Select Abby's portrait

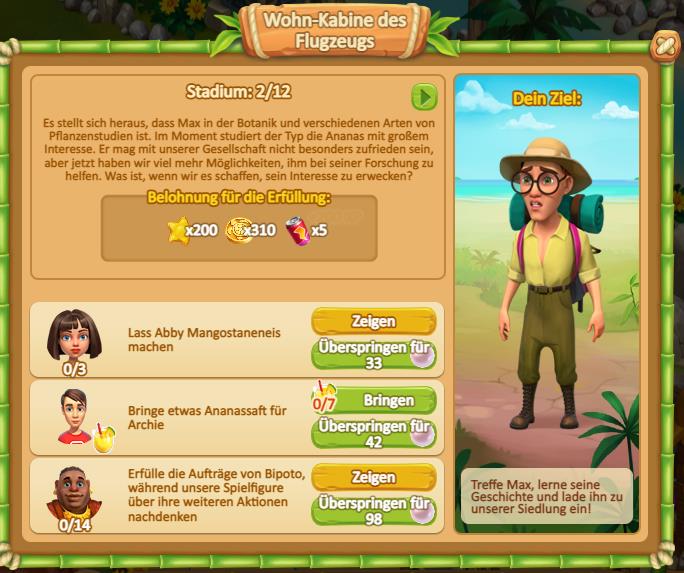72,336
